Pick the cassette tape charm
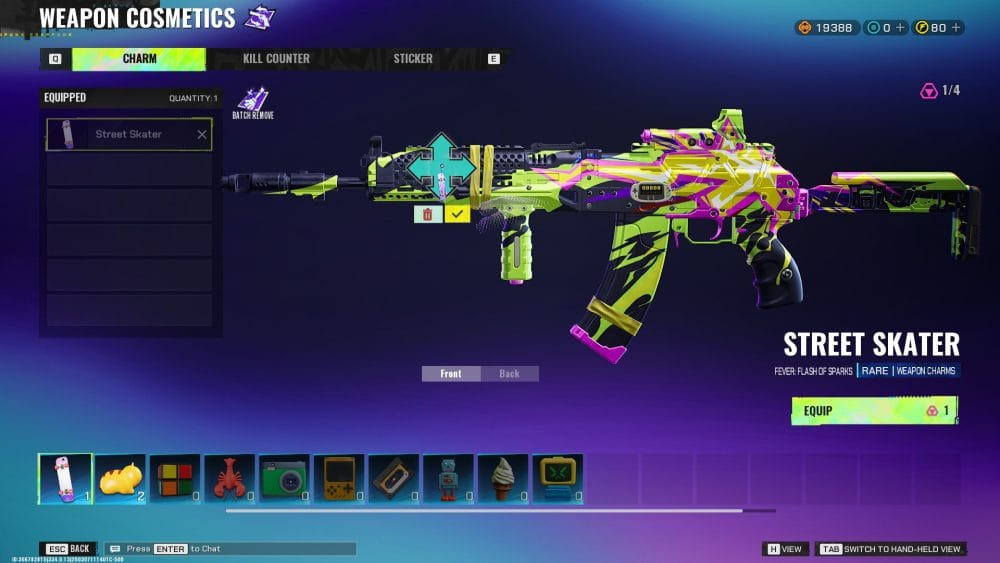Image resolution: width=1000 pixels, height=563 pixels. pos(393,478)
